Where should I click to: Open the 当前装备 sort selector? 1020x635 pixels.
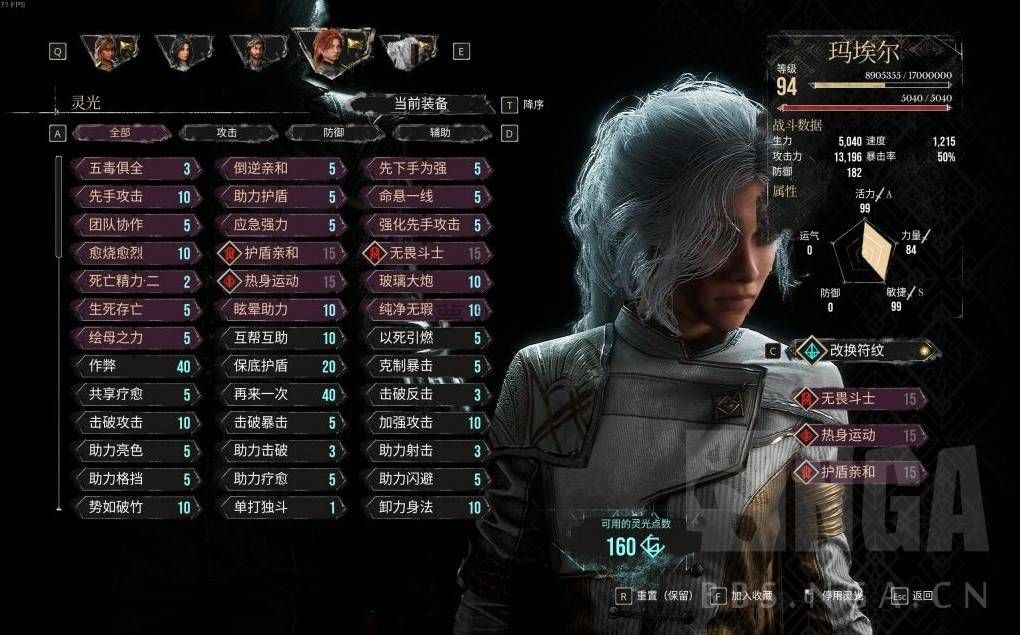tap(420, 104)
